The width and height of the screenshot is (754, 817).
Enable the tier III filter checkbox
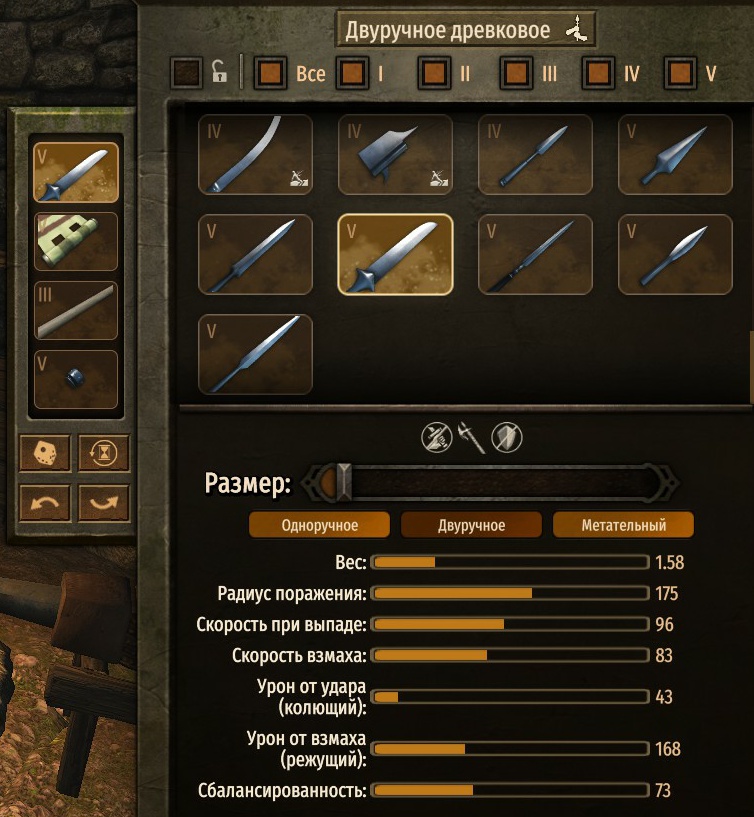pyautogui.click(x=516, y=73)
